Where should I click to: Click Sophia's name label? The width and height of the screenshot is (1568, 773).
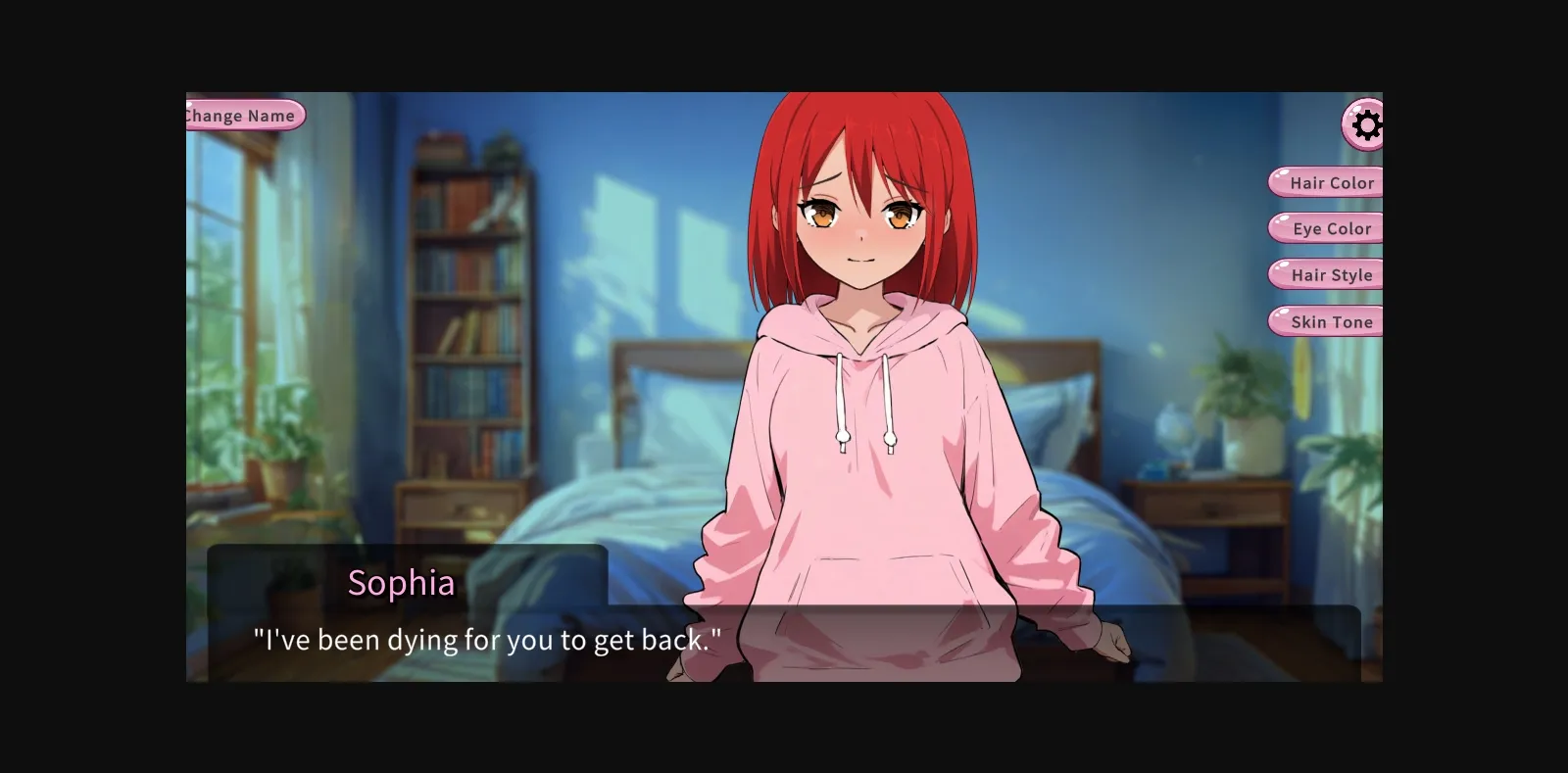click(x=402, y=584)
